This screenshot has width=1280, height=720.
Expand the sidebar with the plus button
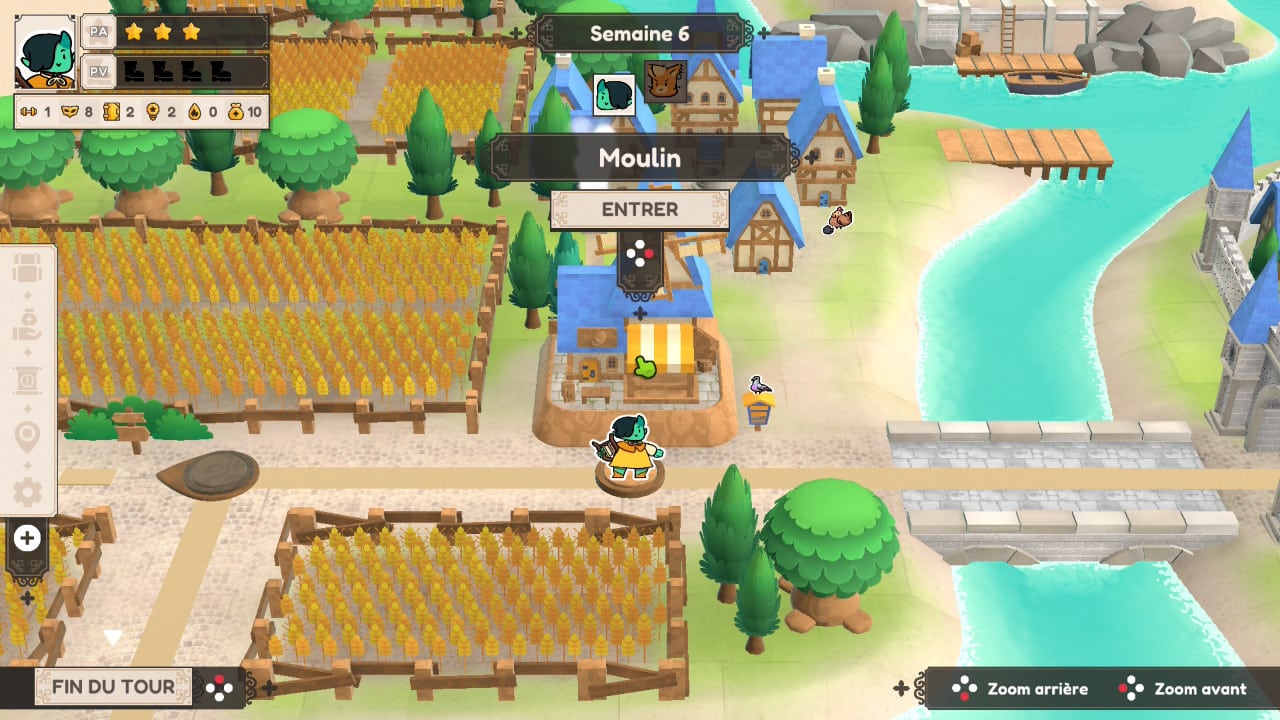tap(27, 539)
